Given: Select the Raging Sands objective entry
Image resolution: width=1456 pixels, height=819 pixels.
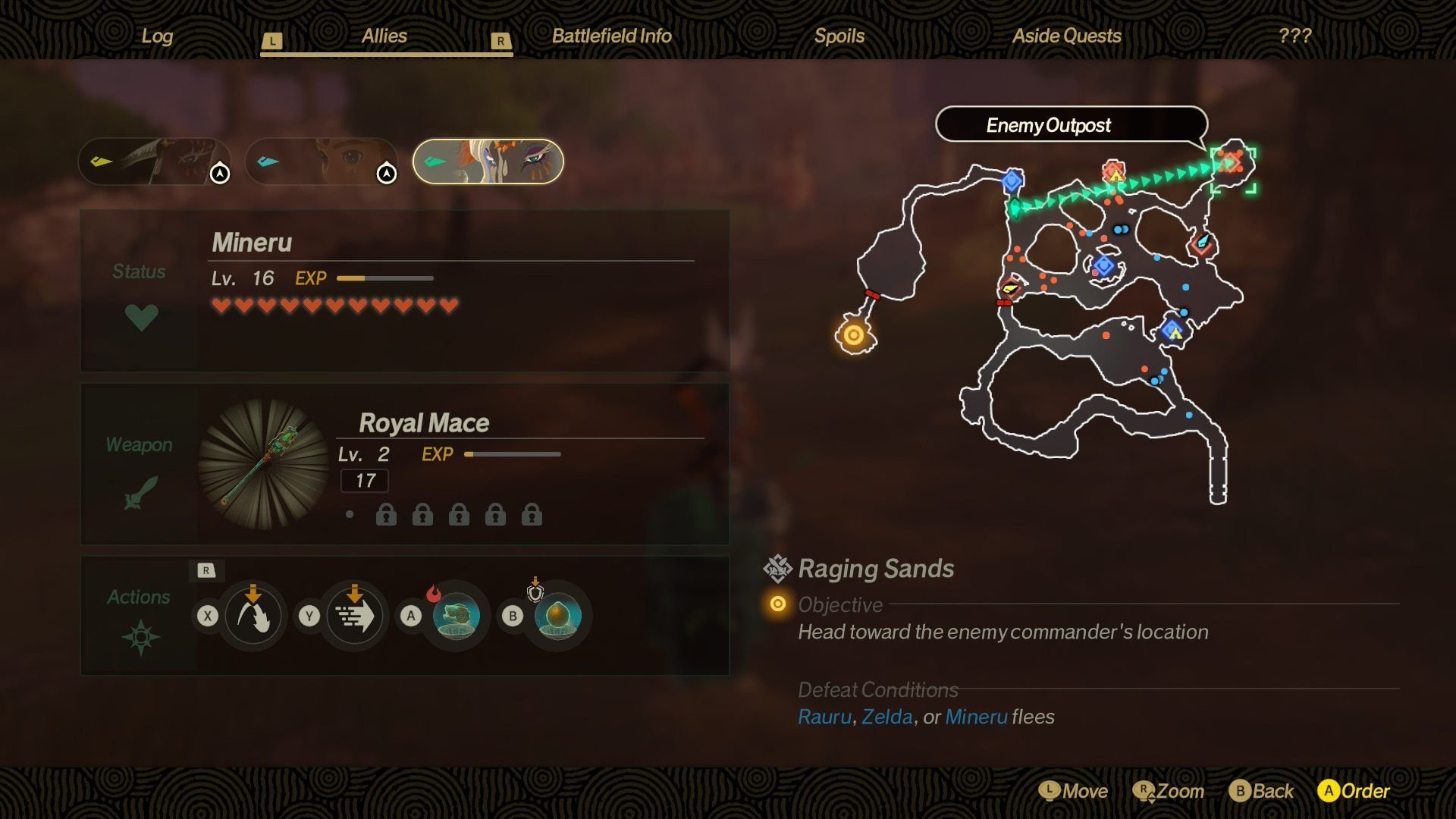Looking at the screenshot, I should 876,569.
